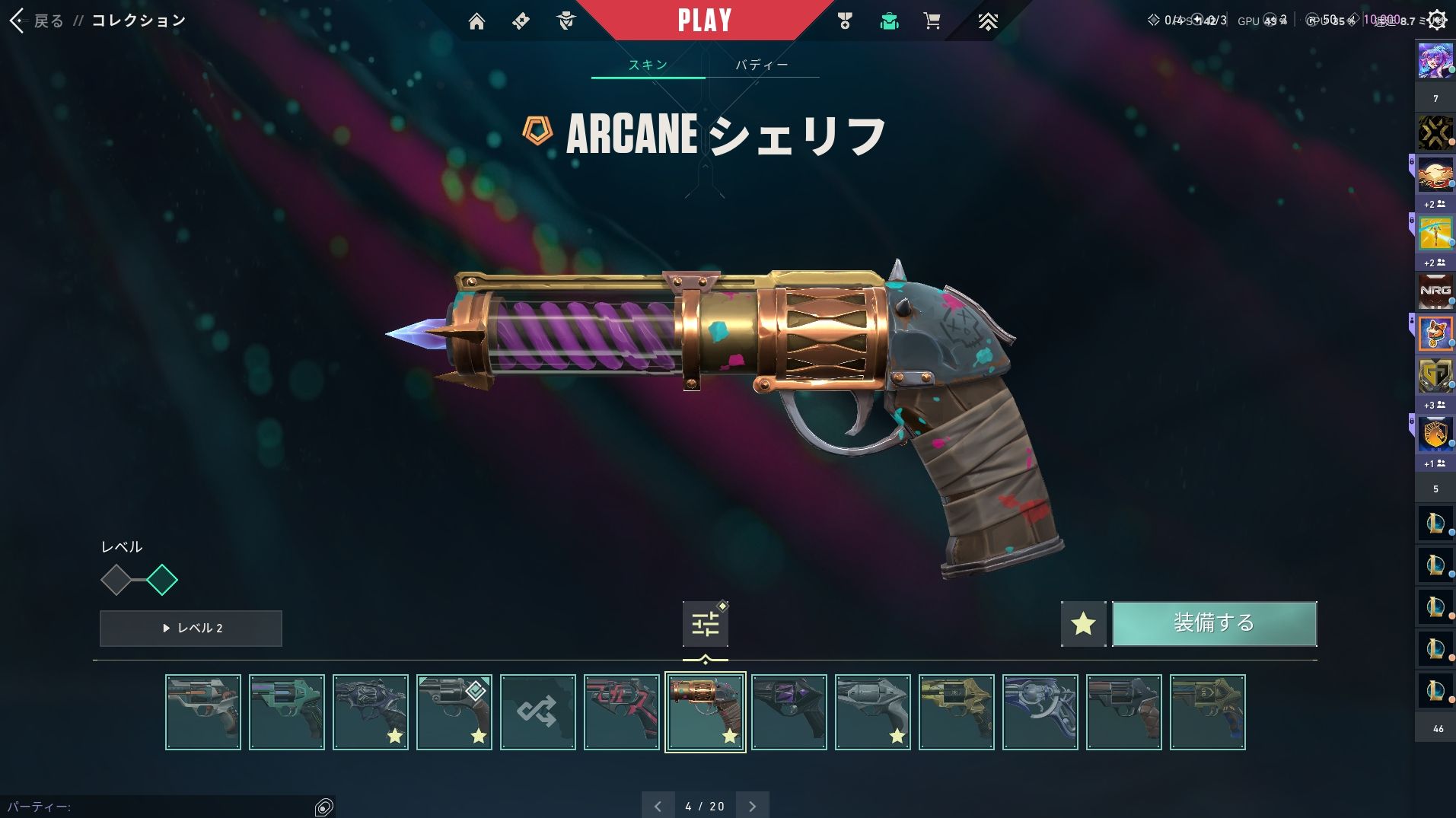Open the store cart icon

pos(932,21)
